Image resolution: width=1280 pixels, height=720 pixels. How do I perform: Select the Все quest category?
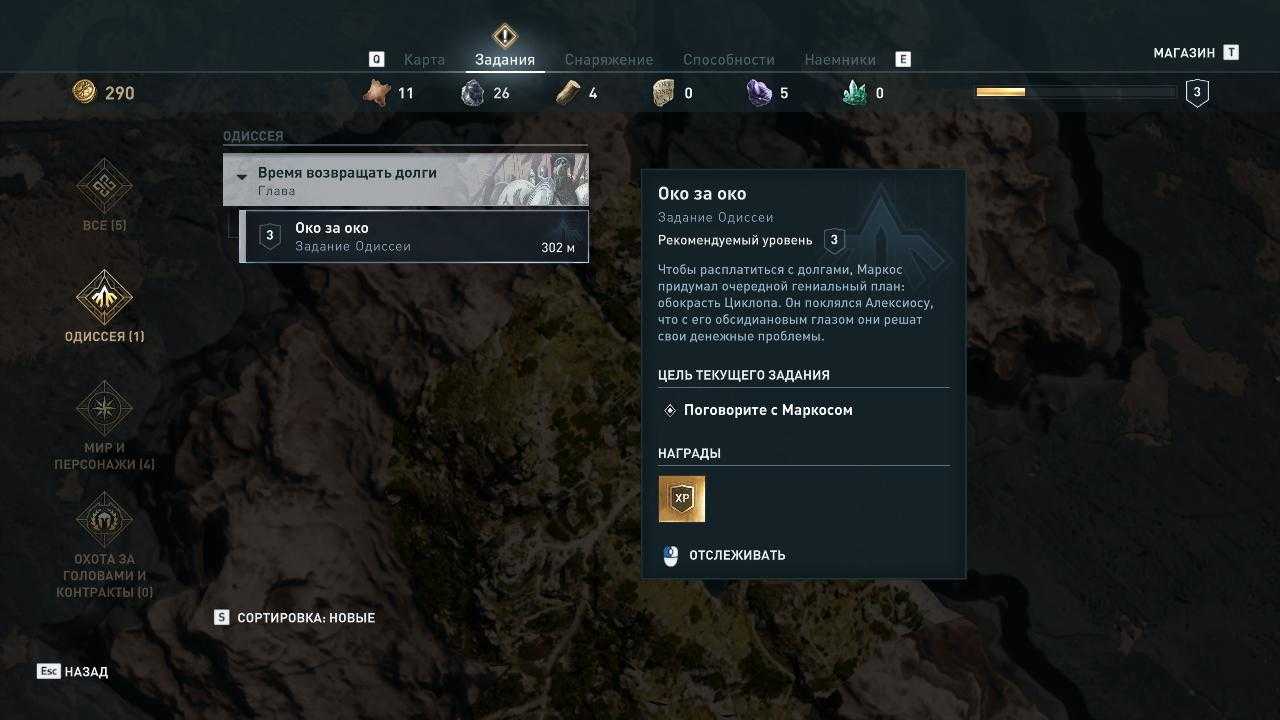[104, 195]
